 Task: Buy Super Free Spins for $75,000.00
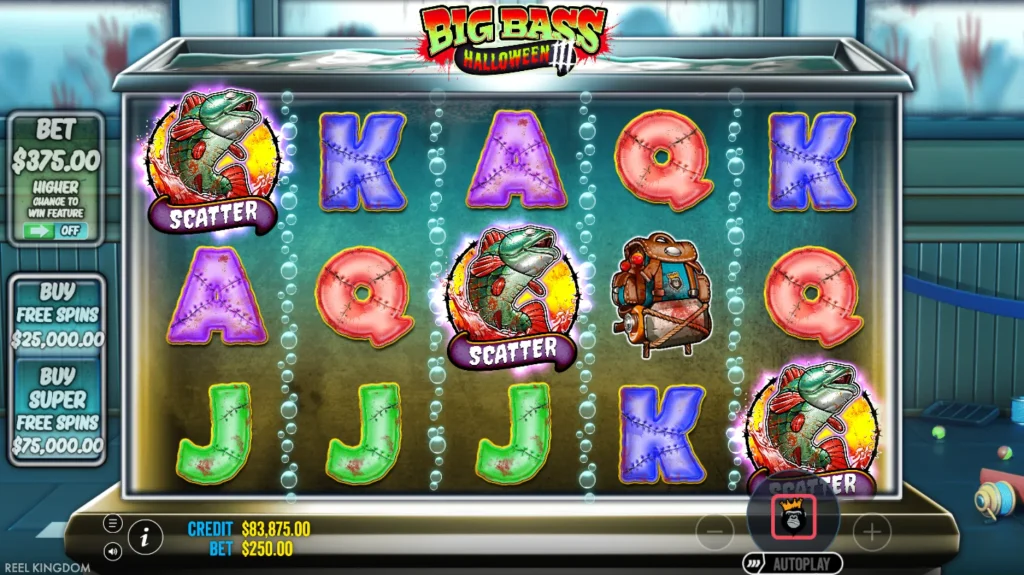click(x=57, y=410)
